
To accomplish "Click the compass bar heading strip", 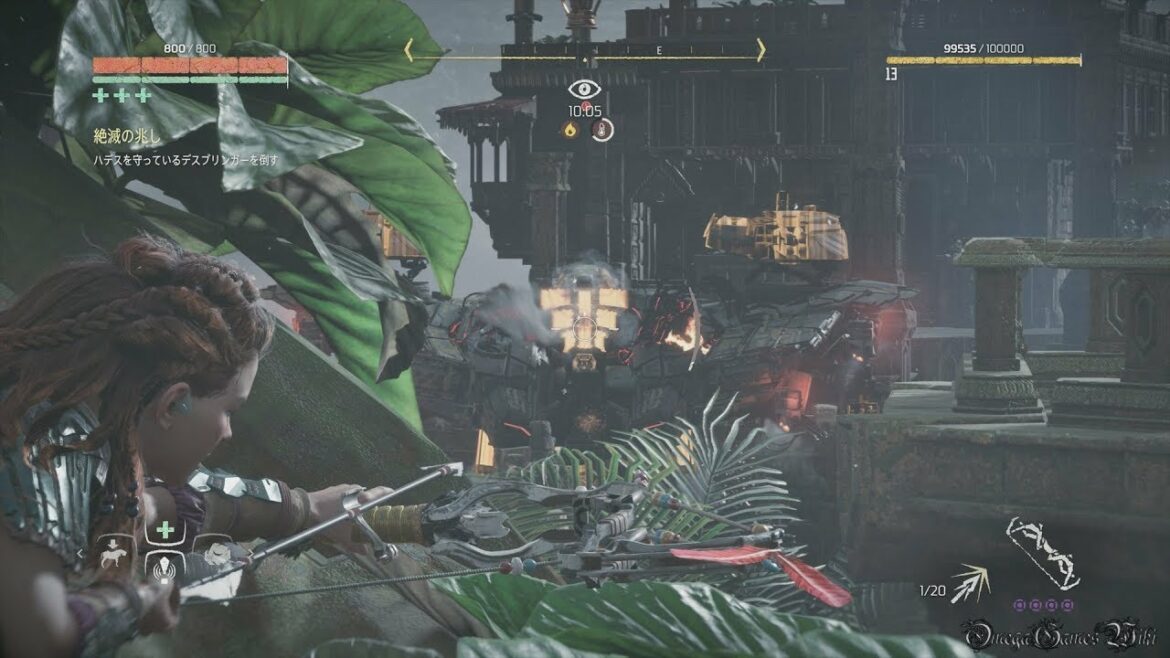I will (x=585, y=50).
